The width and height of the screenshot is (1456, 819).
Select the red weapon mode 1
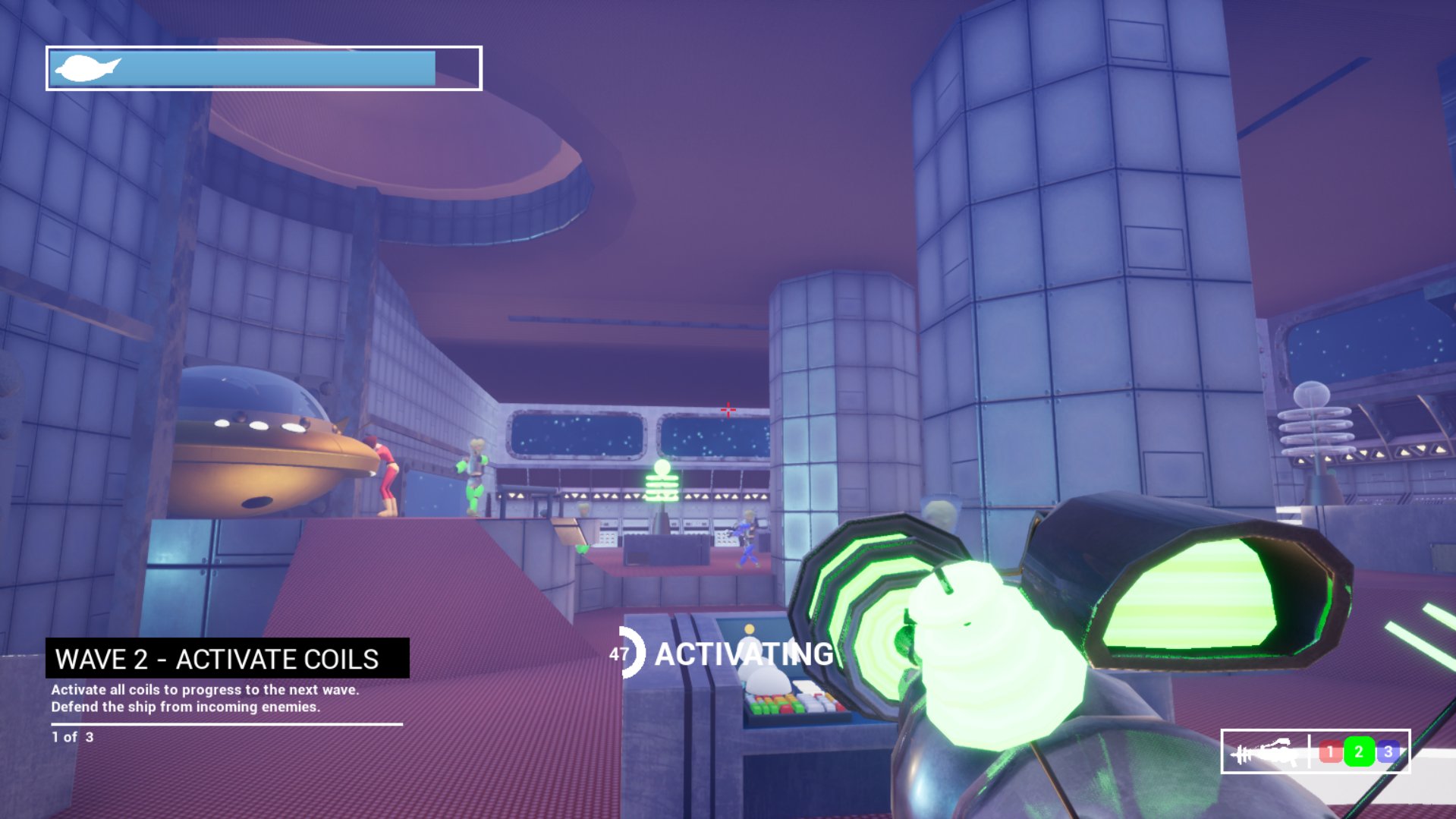(1329, 751)
